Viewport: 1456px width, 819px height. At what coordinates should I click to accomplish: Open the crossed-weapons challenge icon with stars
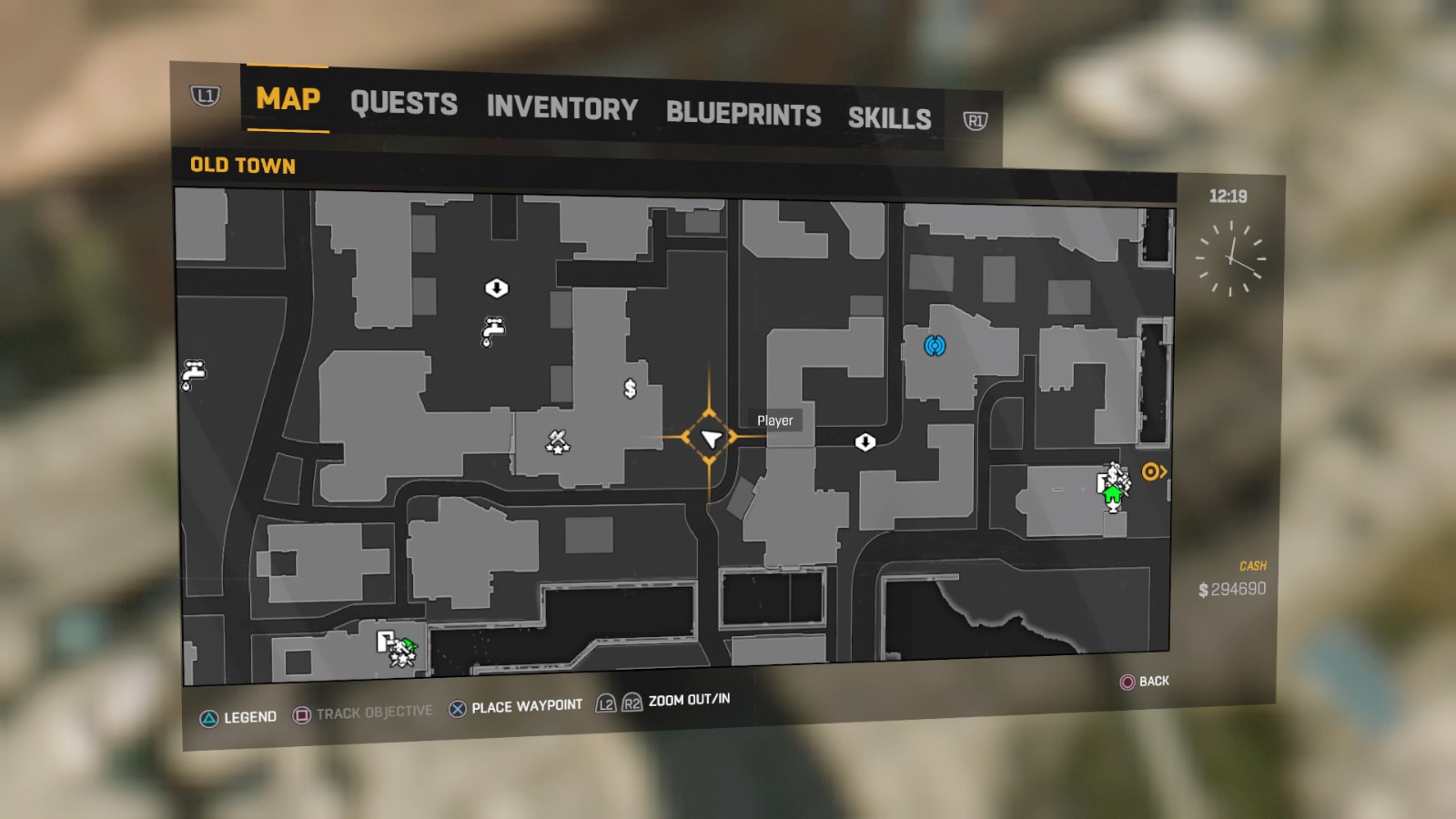[558, 441]
